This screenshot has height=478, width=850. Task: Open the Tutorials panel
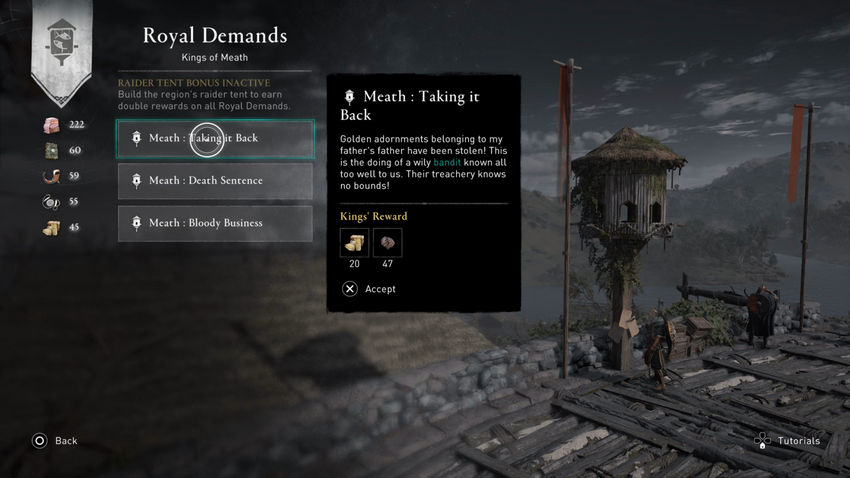(x=788, y=441)
